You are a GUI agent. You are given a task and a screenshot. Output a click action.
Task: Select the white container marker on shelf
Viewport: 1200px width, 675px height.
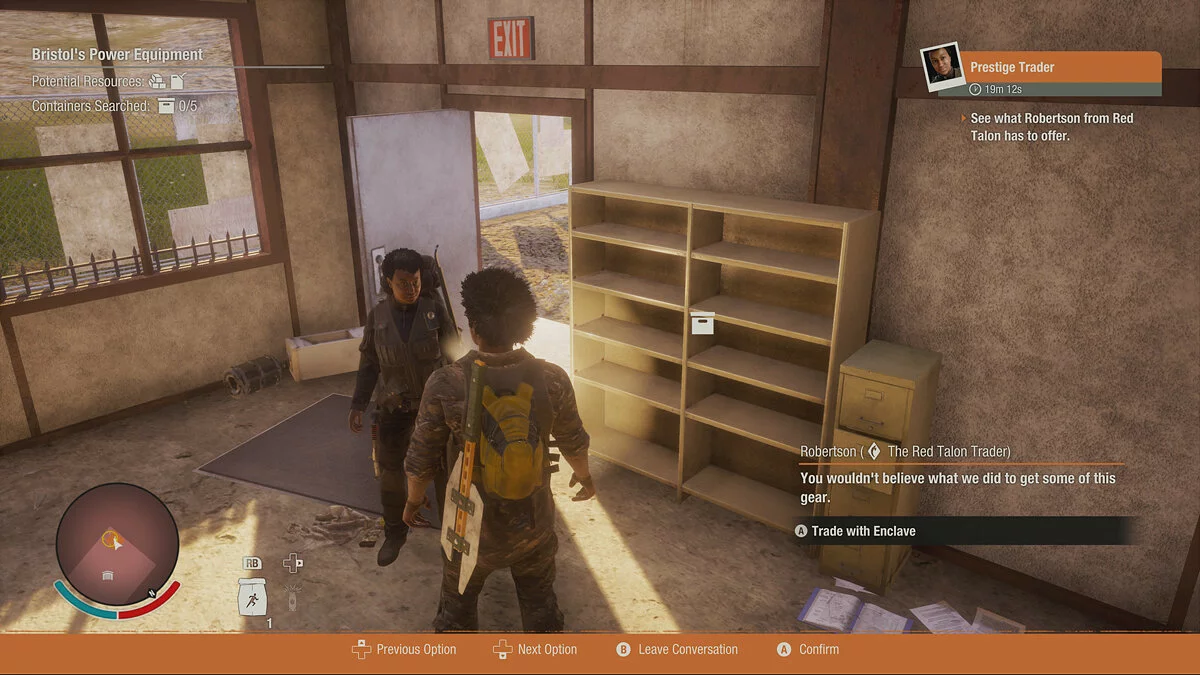[703, 323]
